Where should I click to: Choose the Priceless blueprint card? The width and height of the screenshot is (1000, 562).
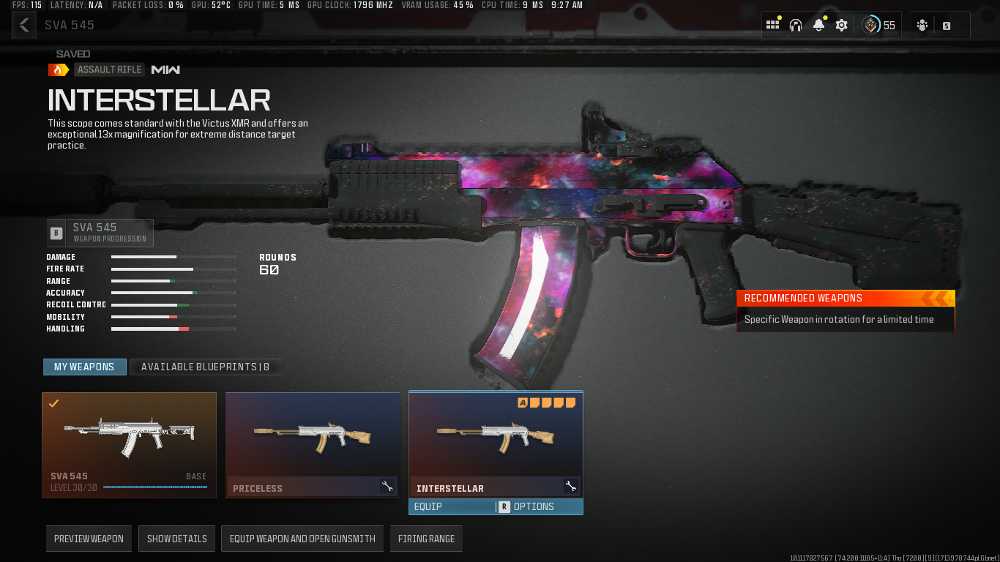coord(312,444)
